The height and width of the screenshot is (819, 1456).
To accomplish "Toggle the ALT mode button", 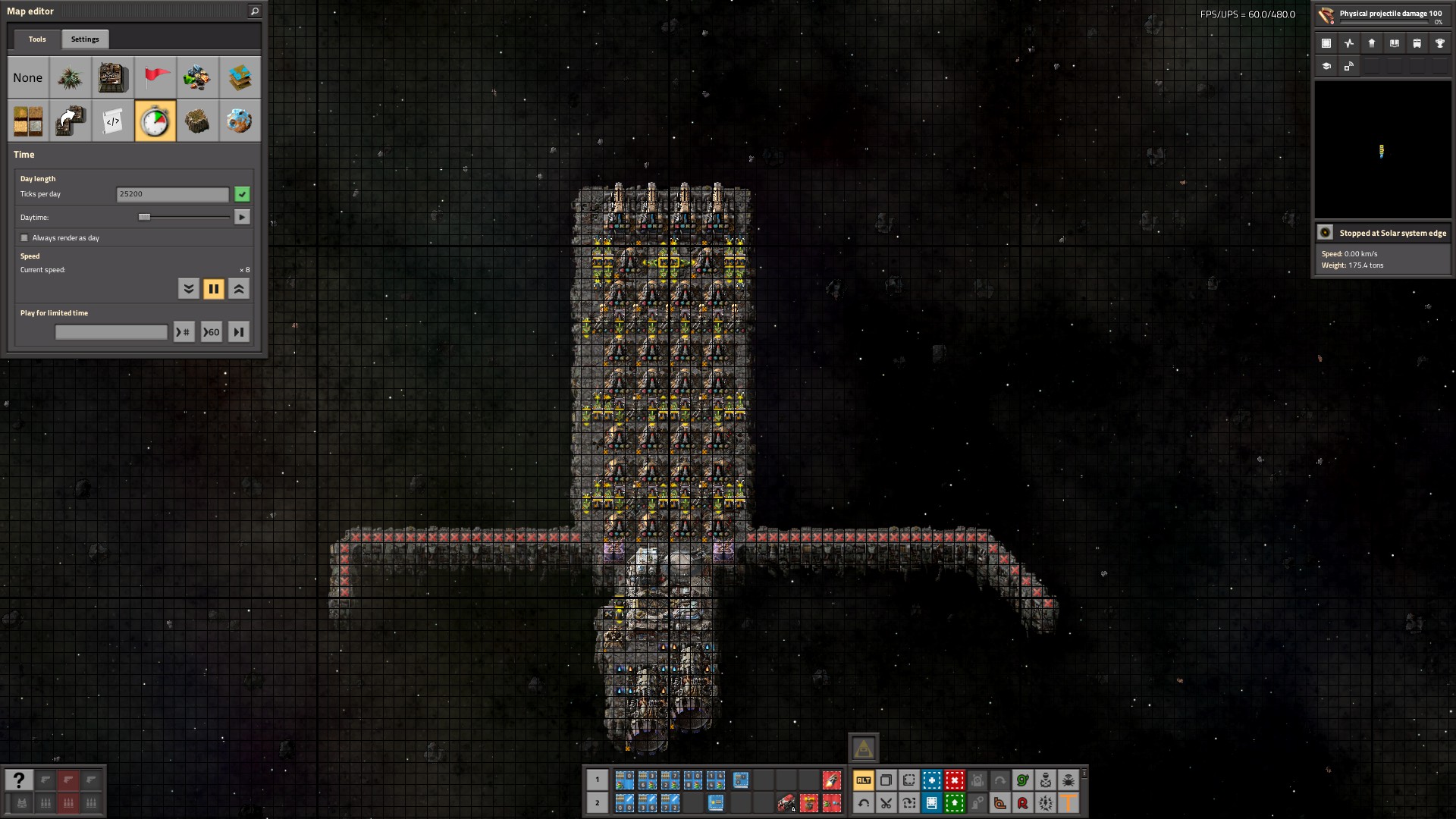I will (x=863, y=780).
